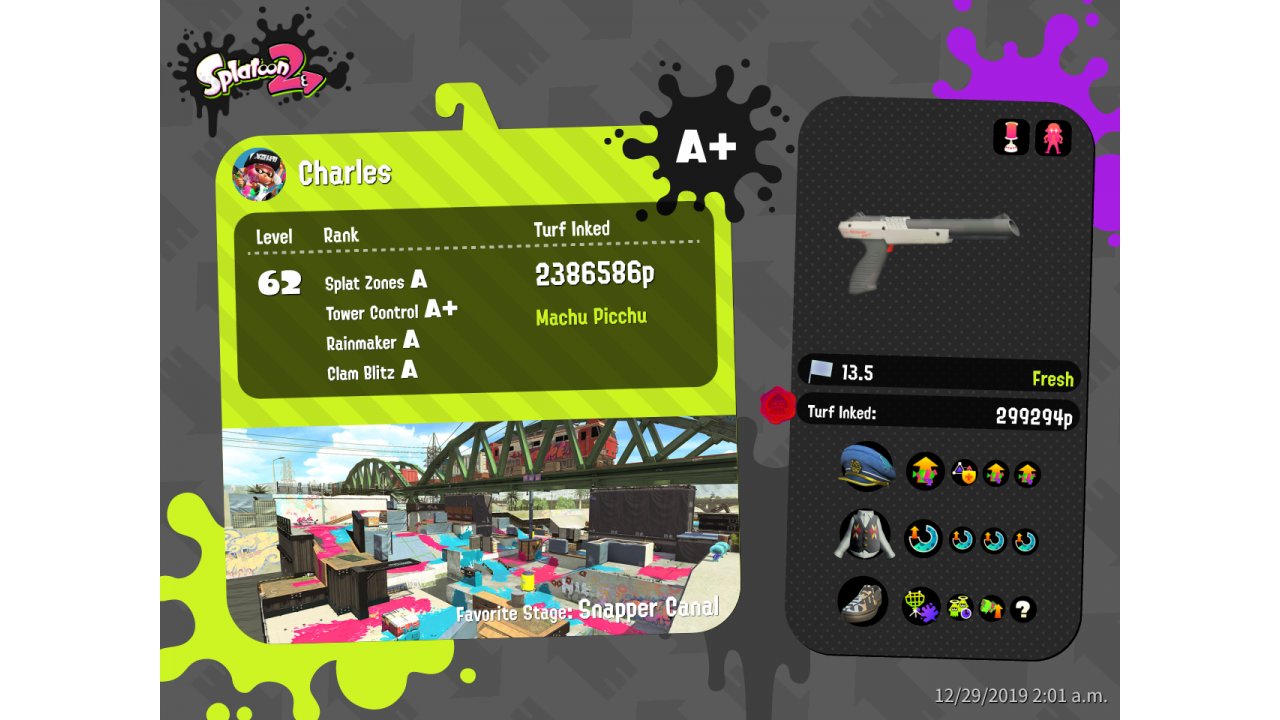Choose the blue captain's cap headgear
This screenshot has width=1280, height=720.
pyautogui.click(x=867, y=467)
